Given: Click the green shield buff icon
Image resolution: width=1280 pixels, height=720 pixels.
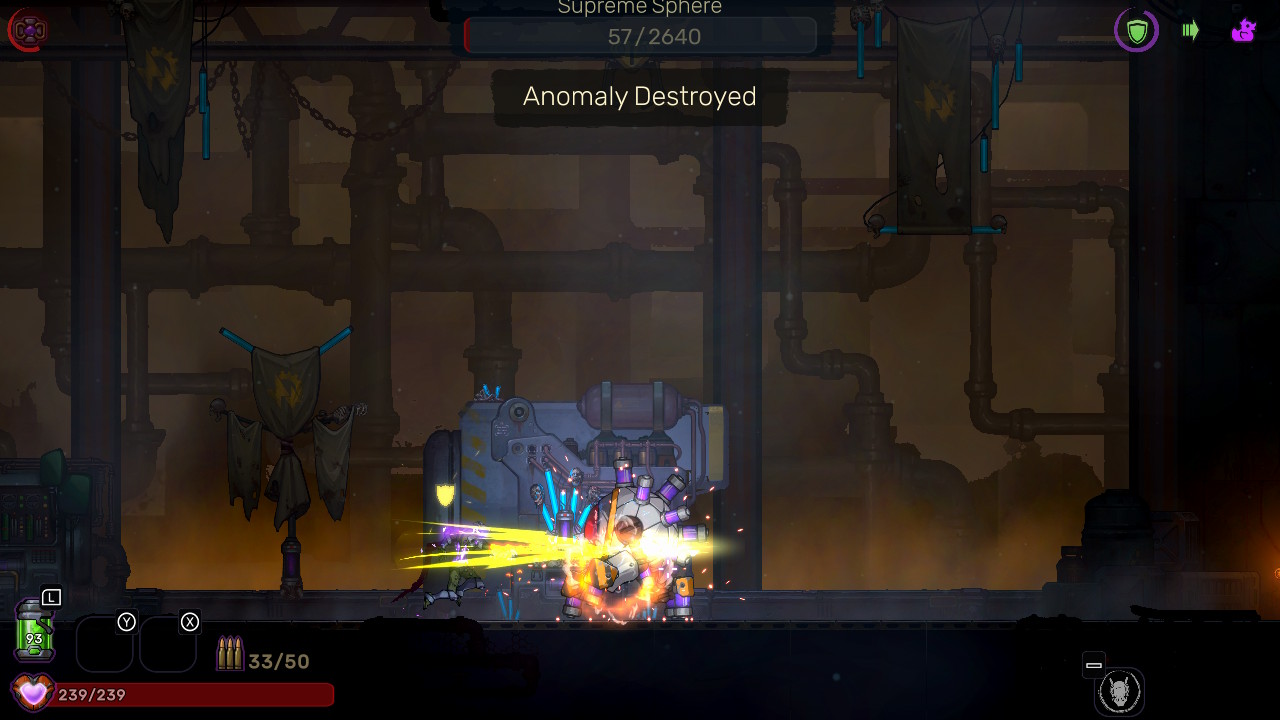Looking at the screenshot, I should click(1137, 31).
